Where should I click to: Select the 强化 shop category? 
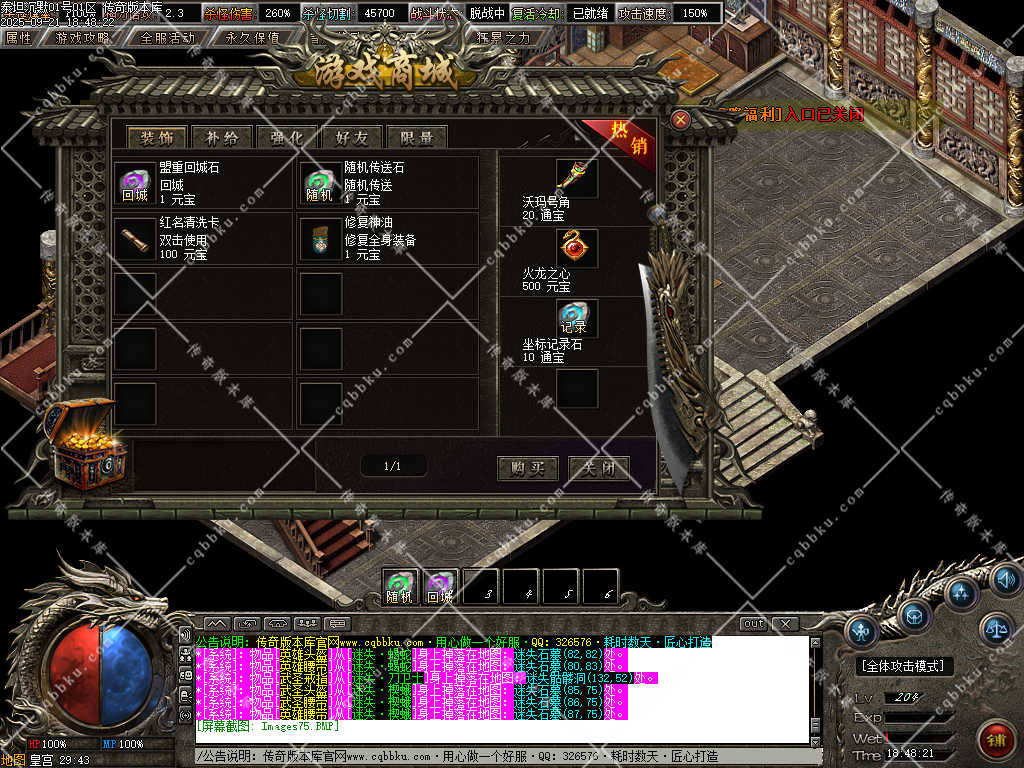tap(286, 138)
